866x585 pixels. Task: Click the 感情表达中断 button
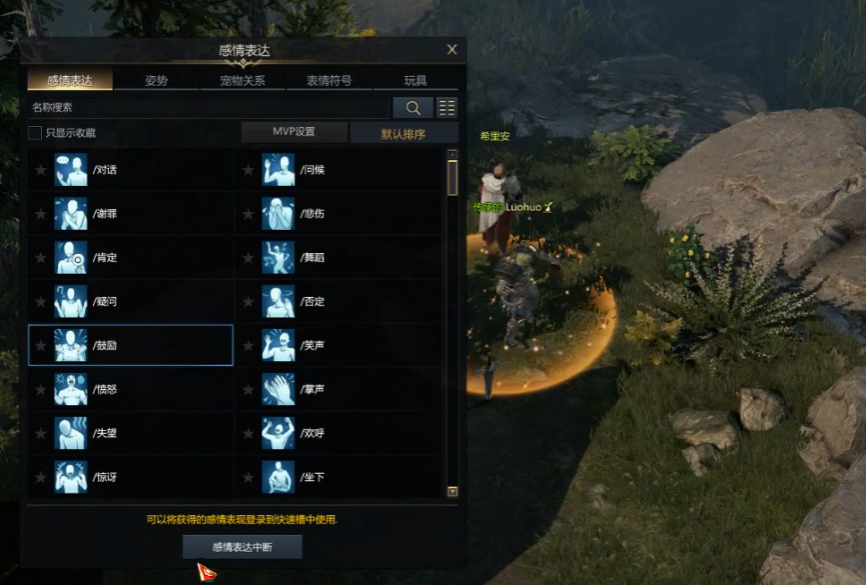click(242, 547)
